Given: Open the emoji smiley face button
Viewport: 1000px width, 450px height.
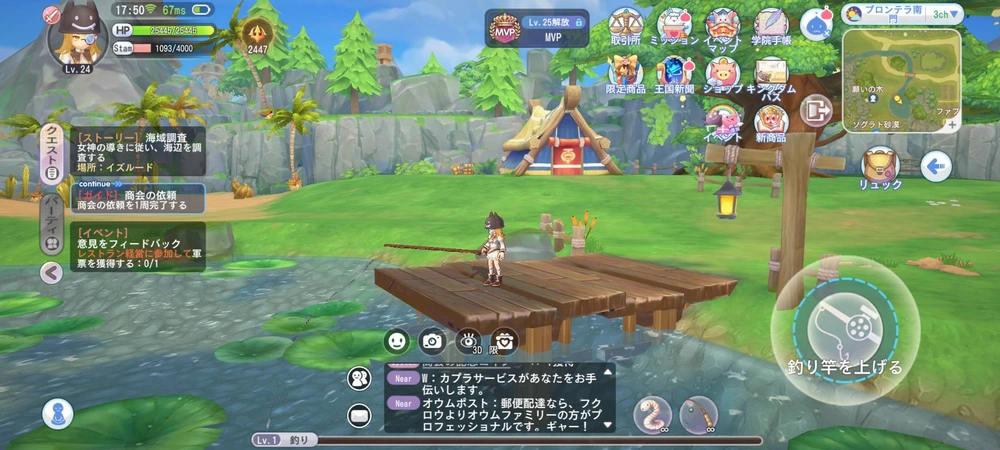Looking at the screenshot, I should [x=397, y=341].
